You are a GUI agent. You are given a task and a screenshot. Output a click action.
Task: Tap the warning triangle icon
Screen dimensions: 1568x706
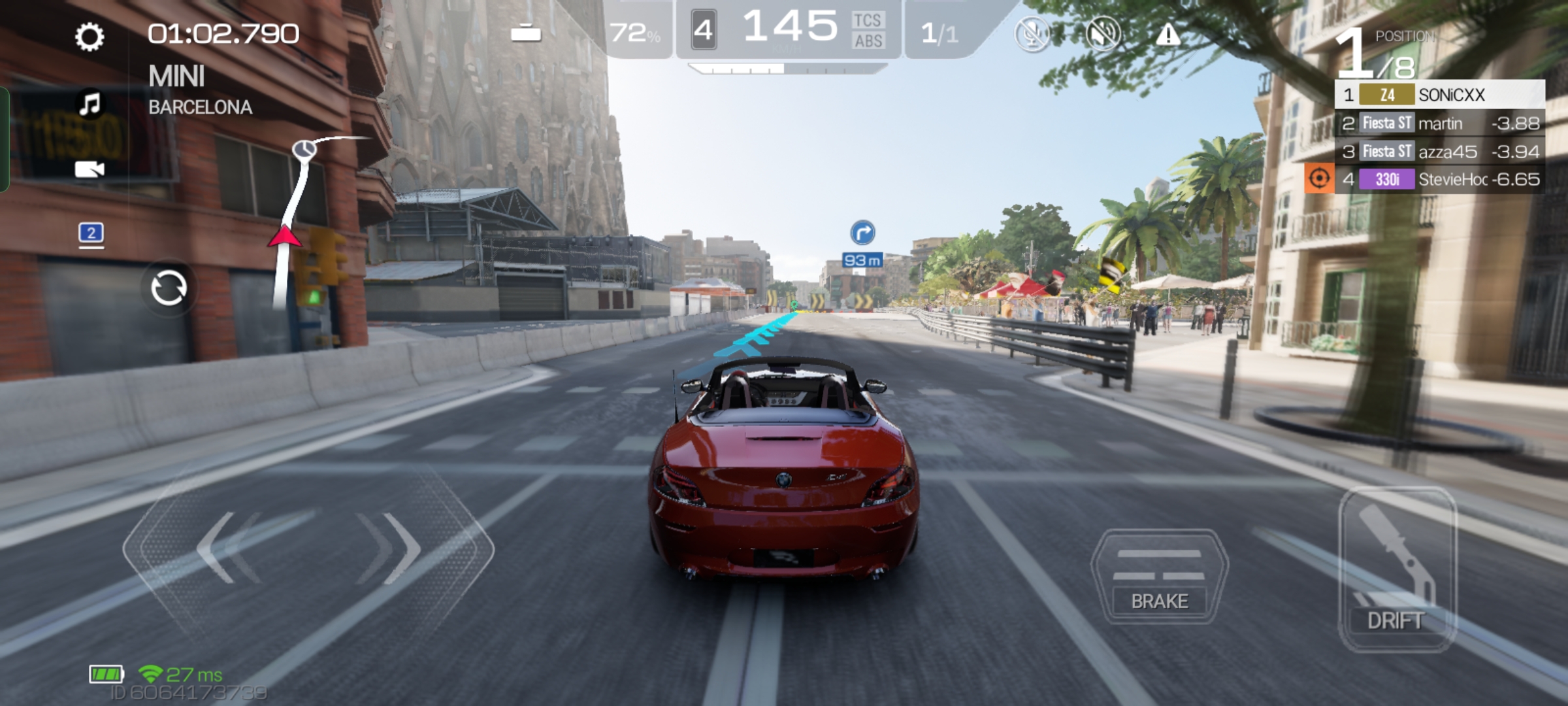(1168, 35)
